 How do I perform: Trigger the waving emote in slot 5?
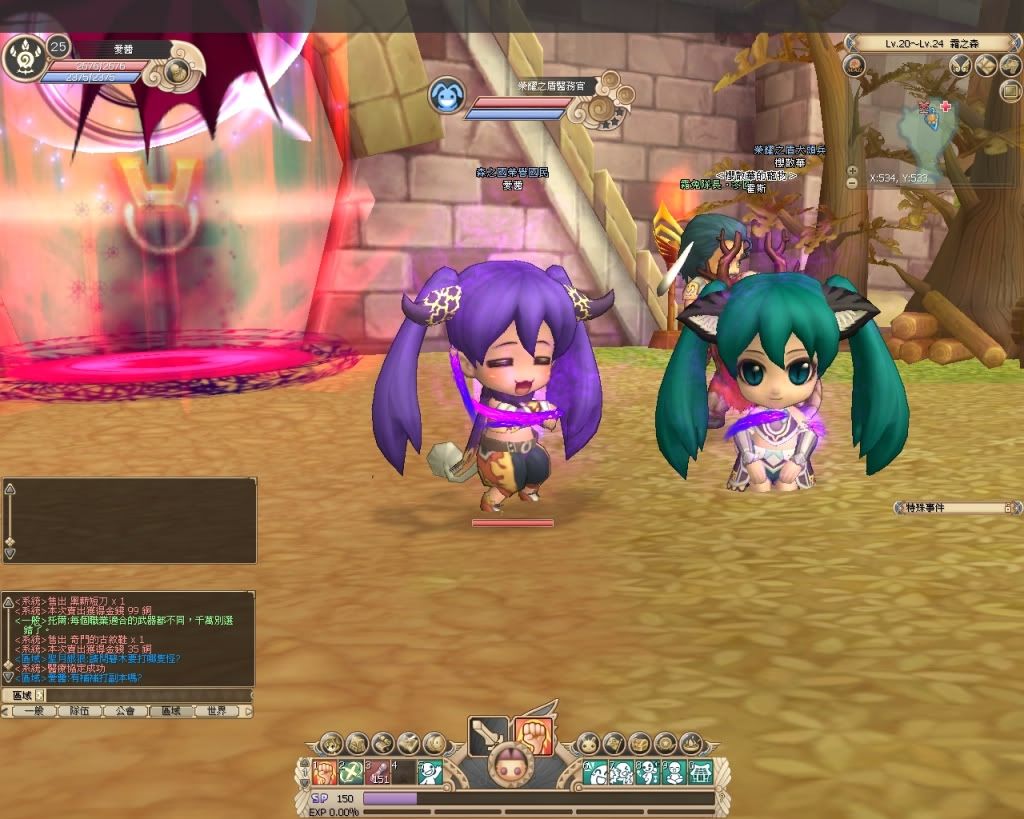430,772
